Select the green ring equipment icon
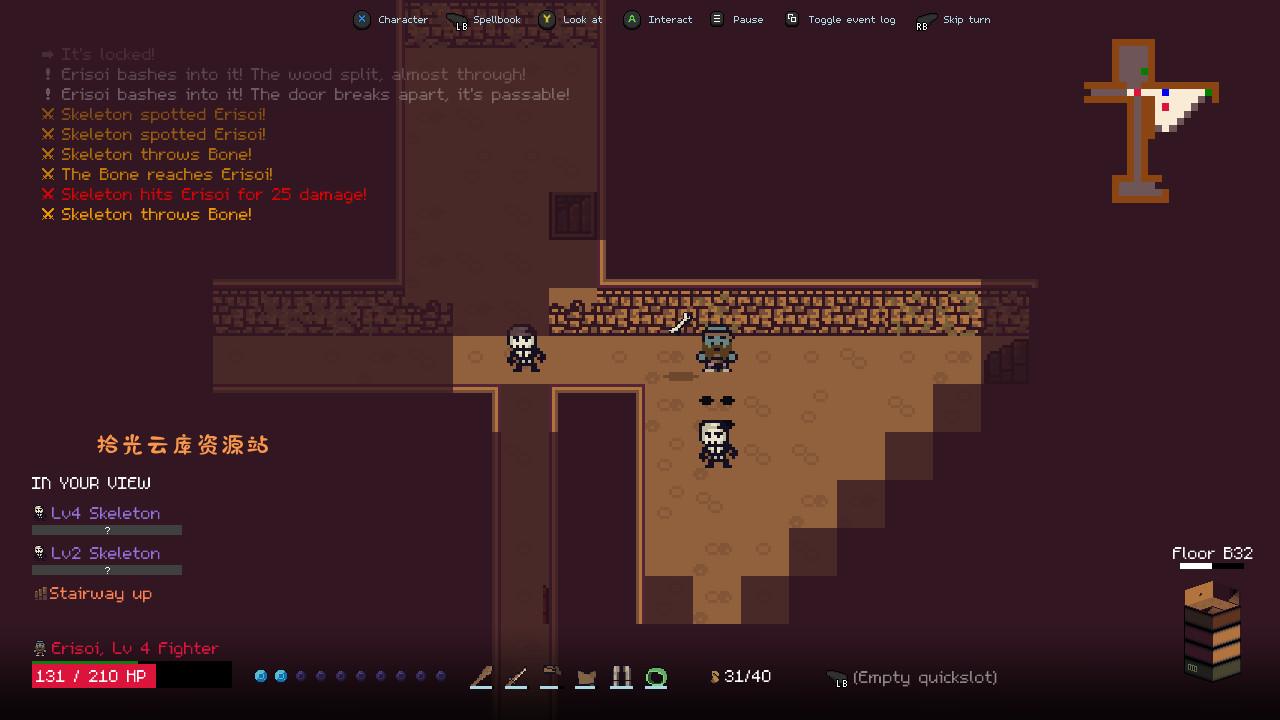 (656, 678)
